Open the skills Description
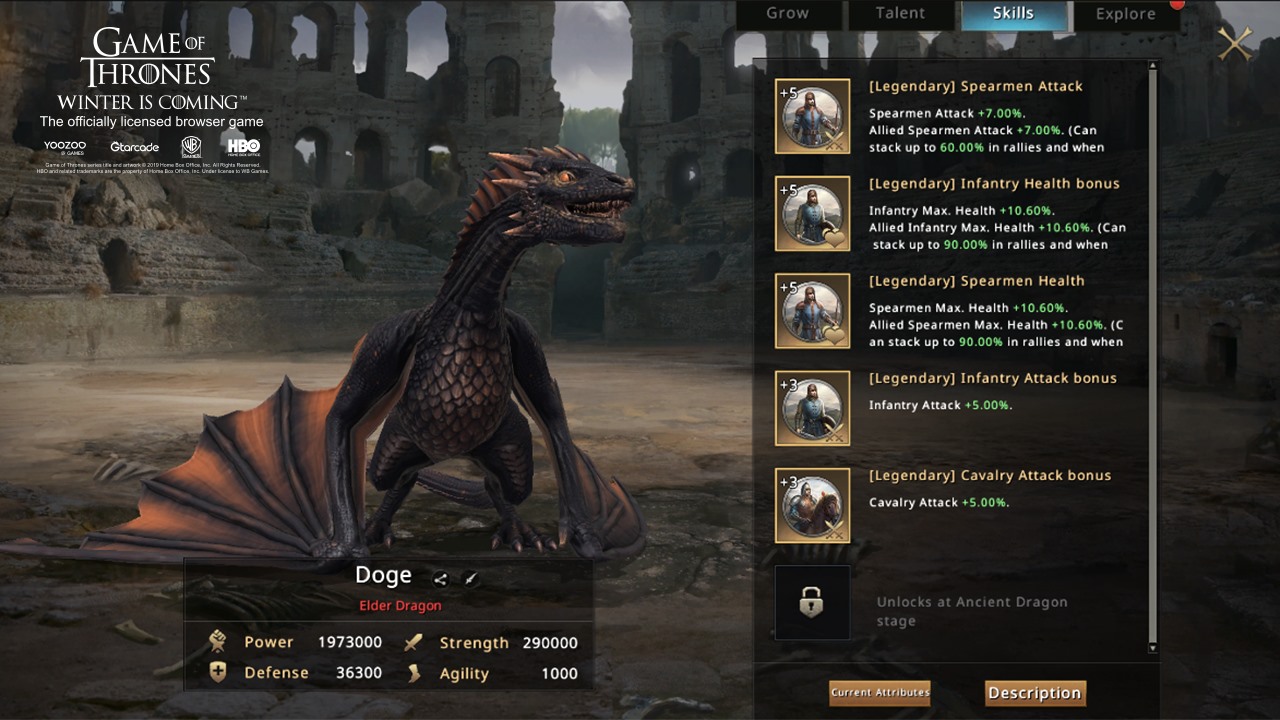Viewport: 1280px width, 720px height. pos(1035,693)
